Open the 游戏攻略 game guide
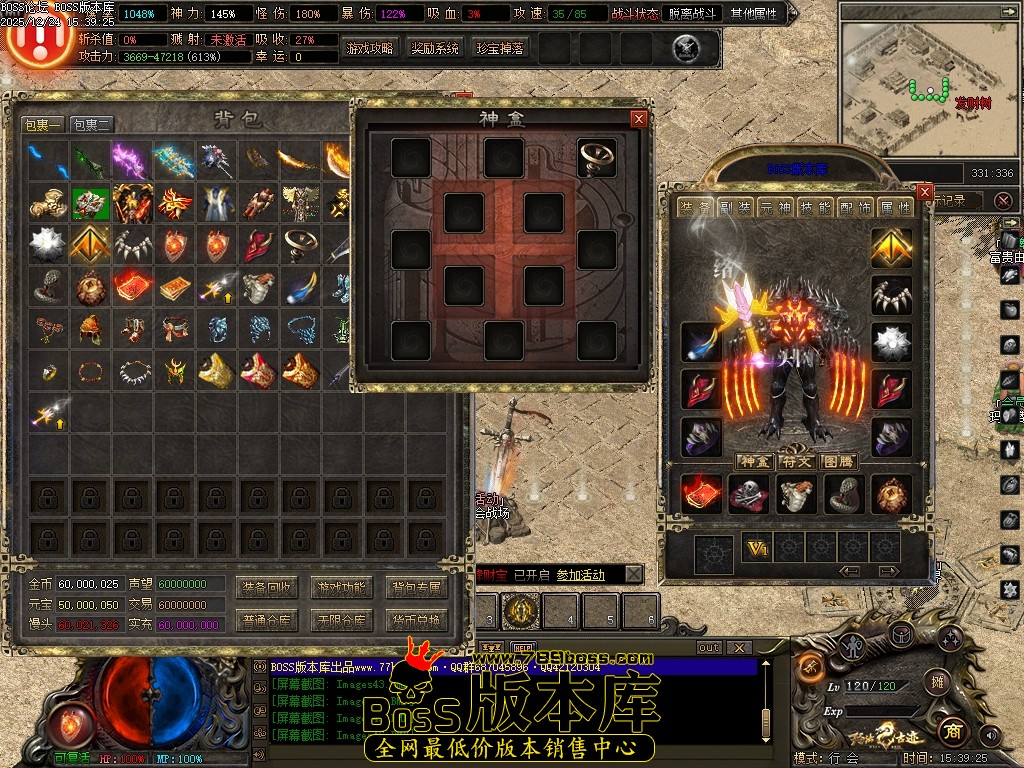This screenshot has height=768, width=1024. point(370,48)
